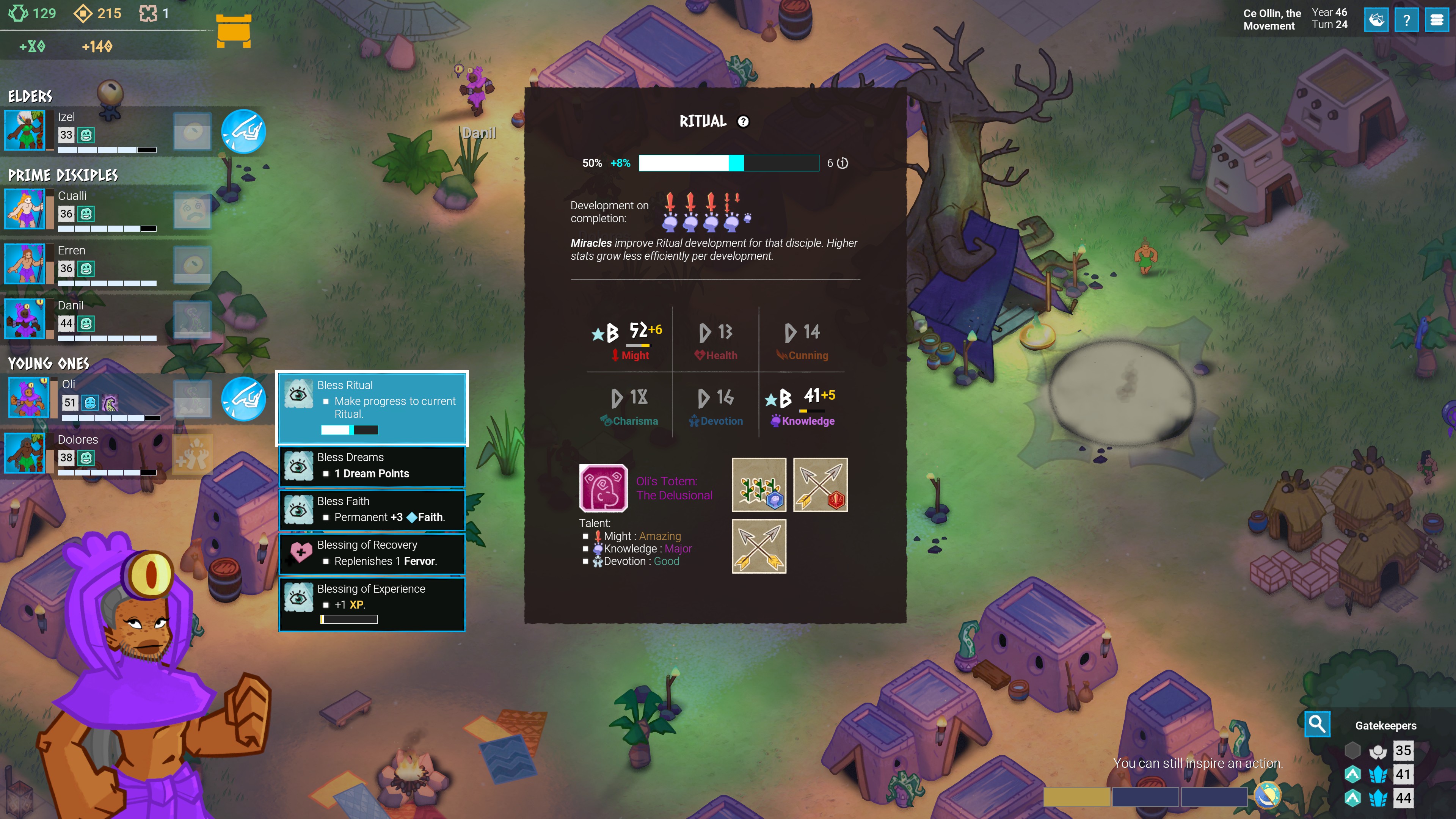Image resolution: width=1456 pixels, height=819 pixels.
Task: Click the highlighted Bless Ritual option
Action: (372, 408)
